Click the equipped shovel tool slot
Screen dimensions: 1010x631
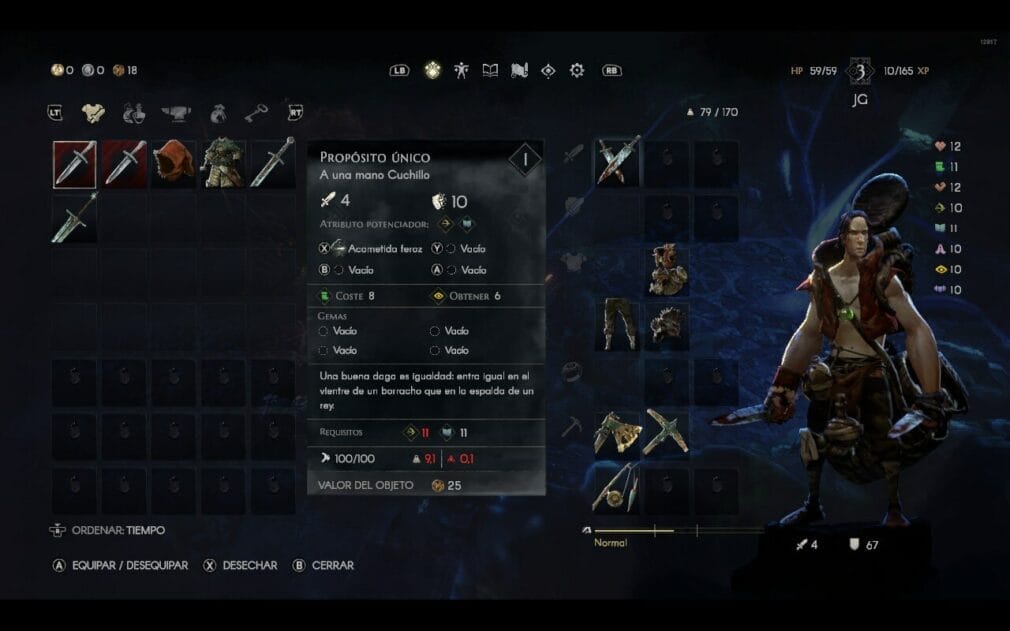pos(618,432)
